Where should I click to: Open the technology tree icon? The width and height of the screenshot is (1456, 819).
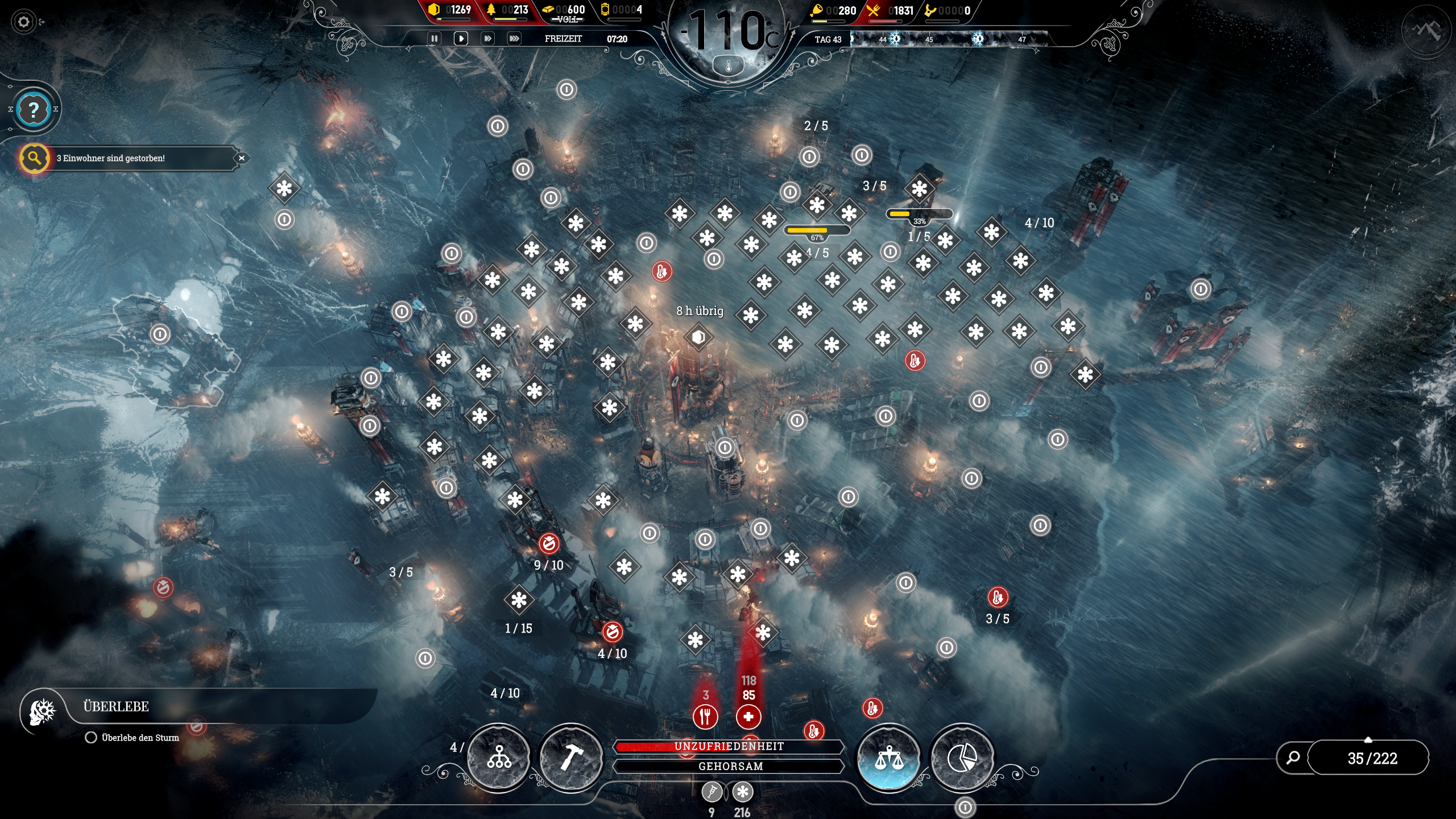point(499,757)
